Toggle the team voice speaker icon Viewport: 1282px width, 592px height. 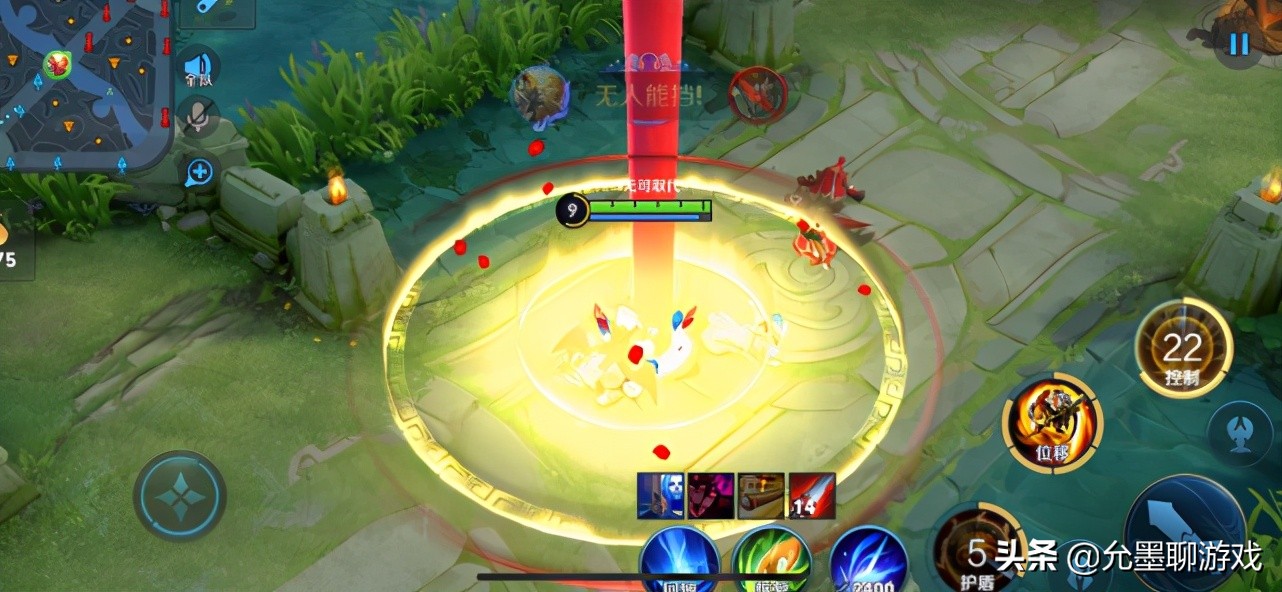tap(197, 68)
